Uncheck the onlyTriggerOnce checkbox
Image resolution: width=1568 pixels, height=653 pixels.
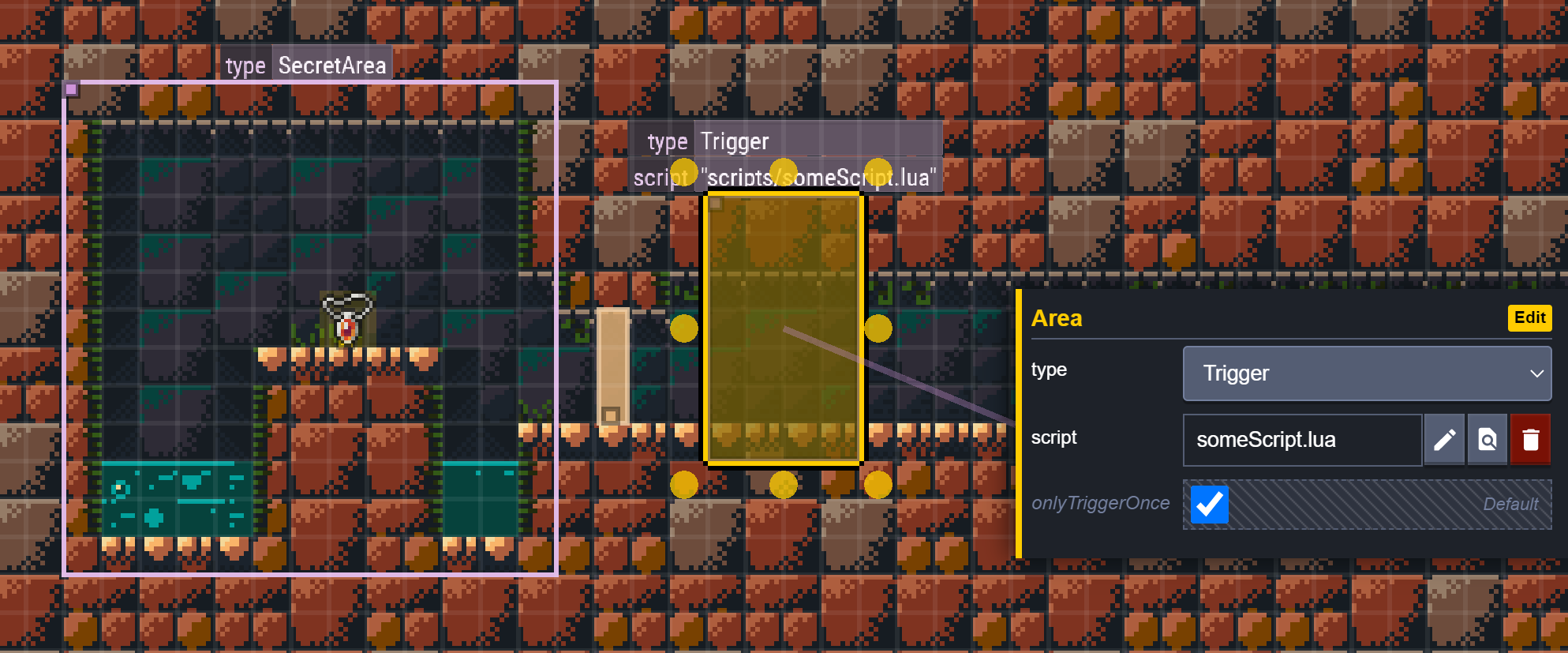click(x=1208, y=504)
